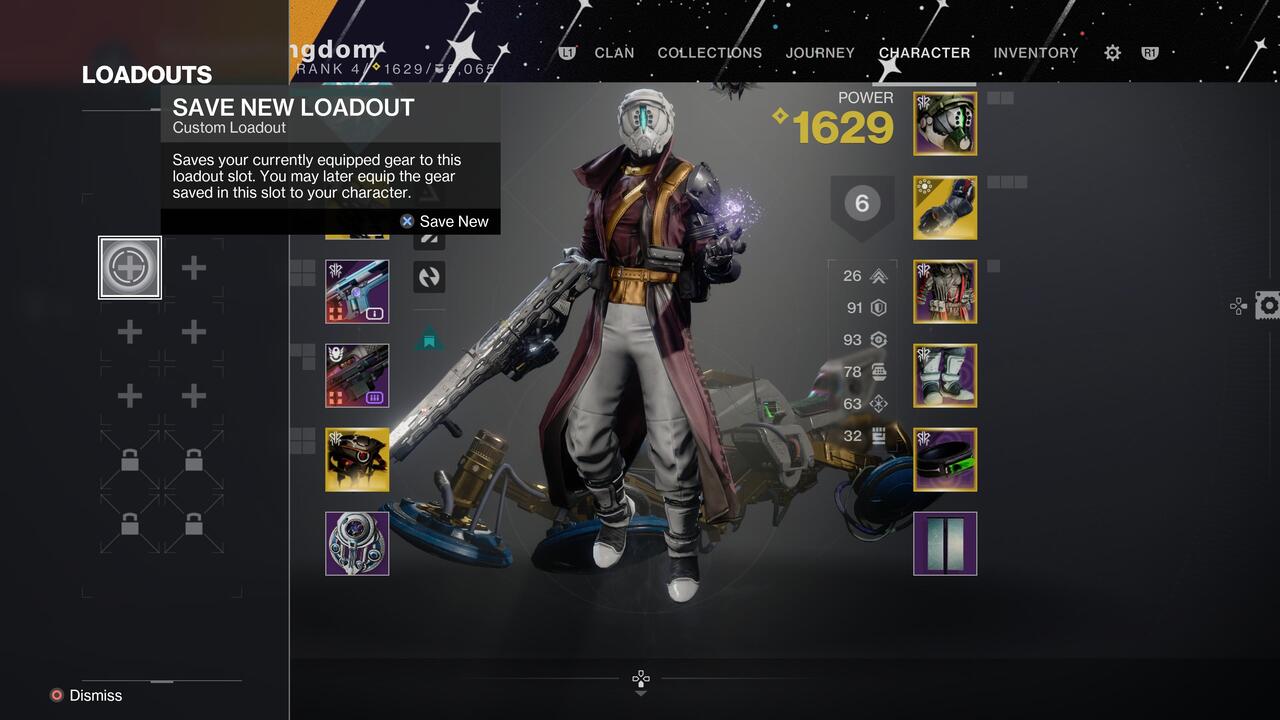Switch to the JOURNEY tab

pos(820,52)
